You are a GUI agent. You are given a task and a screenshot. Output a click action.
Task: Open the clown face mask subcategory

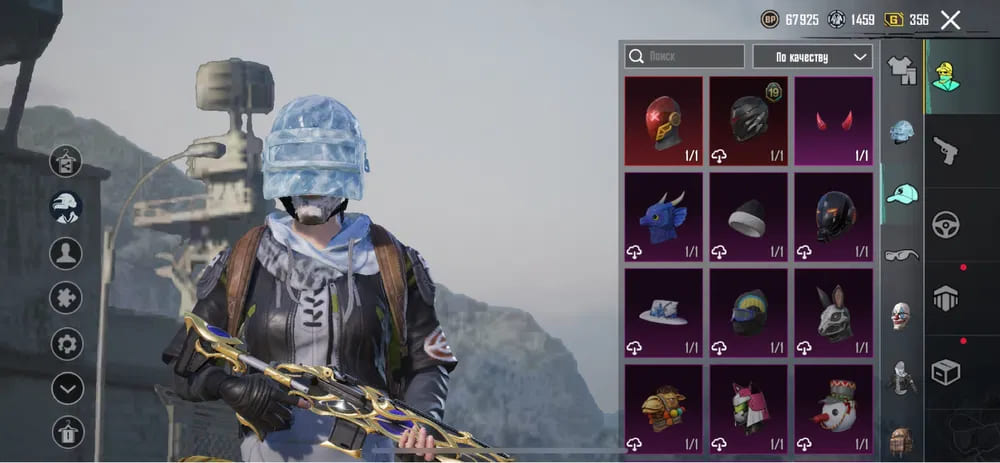902,316
